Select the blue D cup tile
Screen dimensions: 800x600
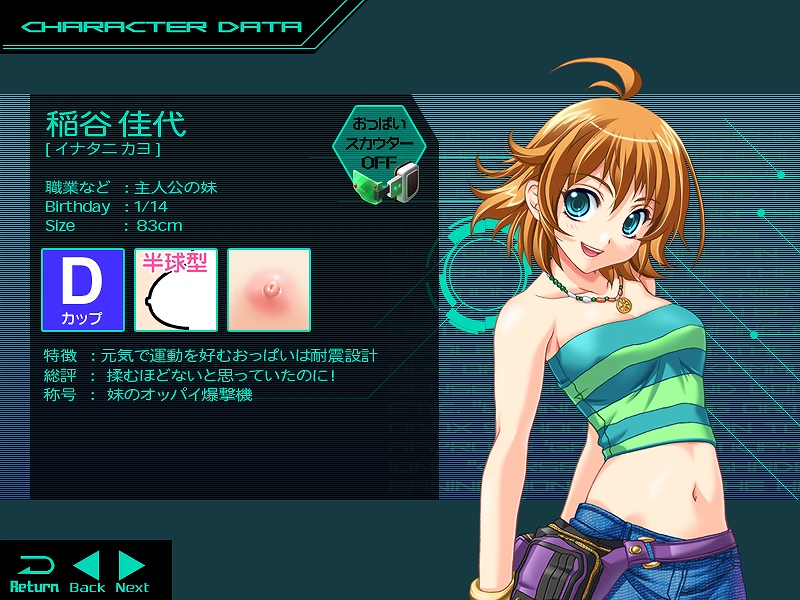click(82, 290)
